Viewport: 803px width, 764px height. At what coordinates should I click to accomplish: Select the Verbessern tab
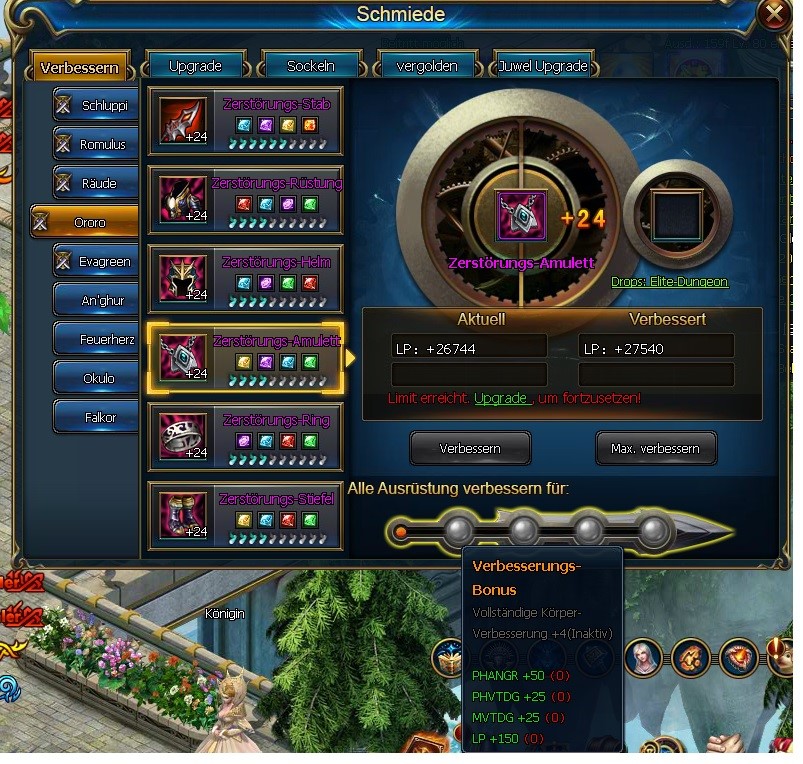(x=80, y=68)
